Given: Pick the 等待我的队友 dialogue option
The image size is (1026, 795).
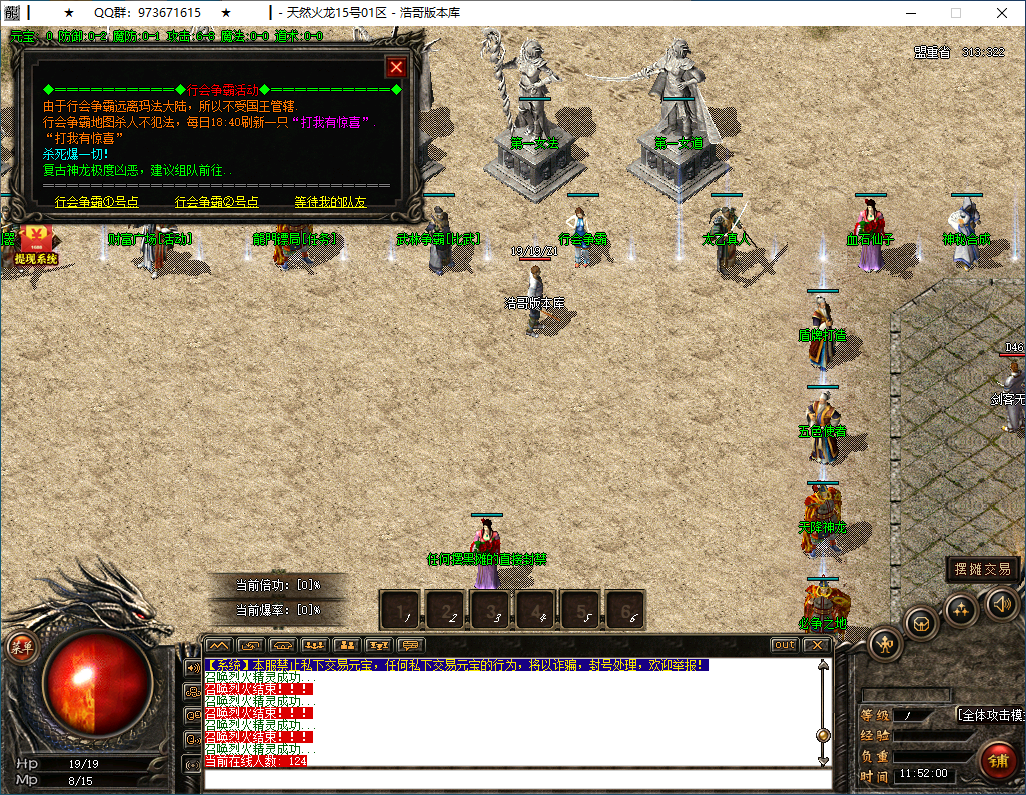Looking at the screenshot, I should [330, 202].
